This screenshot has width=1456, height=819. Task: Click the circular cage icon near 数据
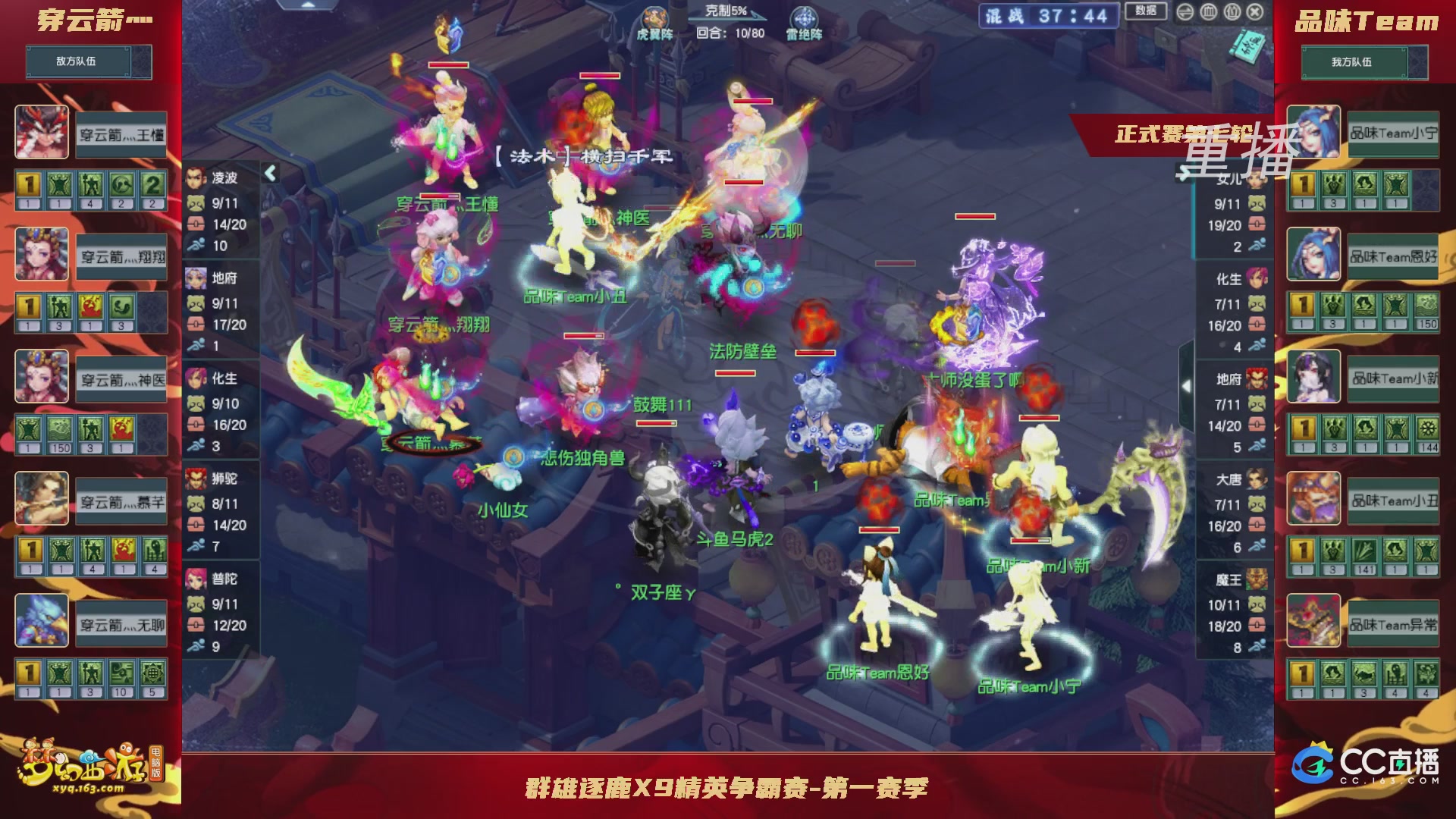pyautogui.click(x=1209, y=12)
